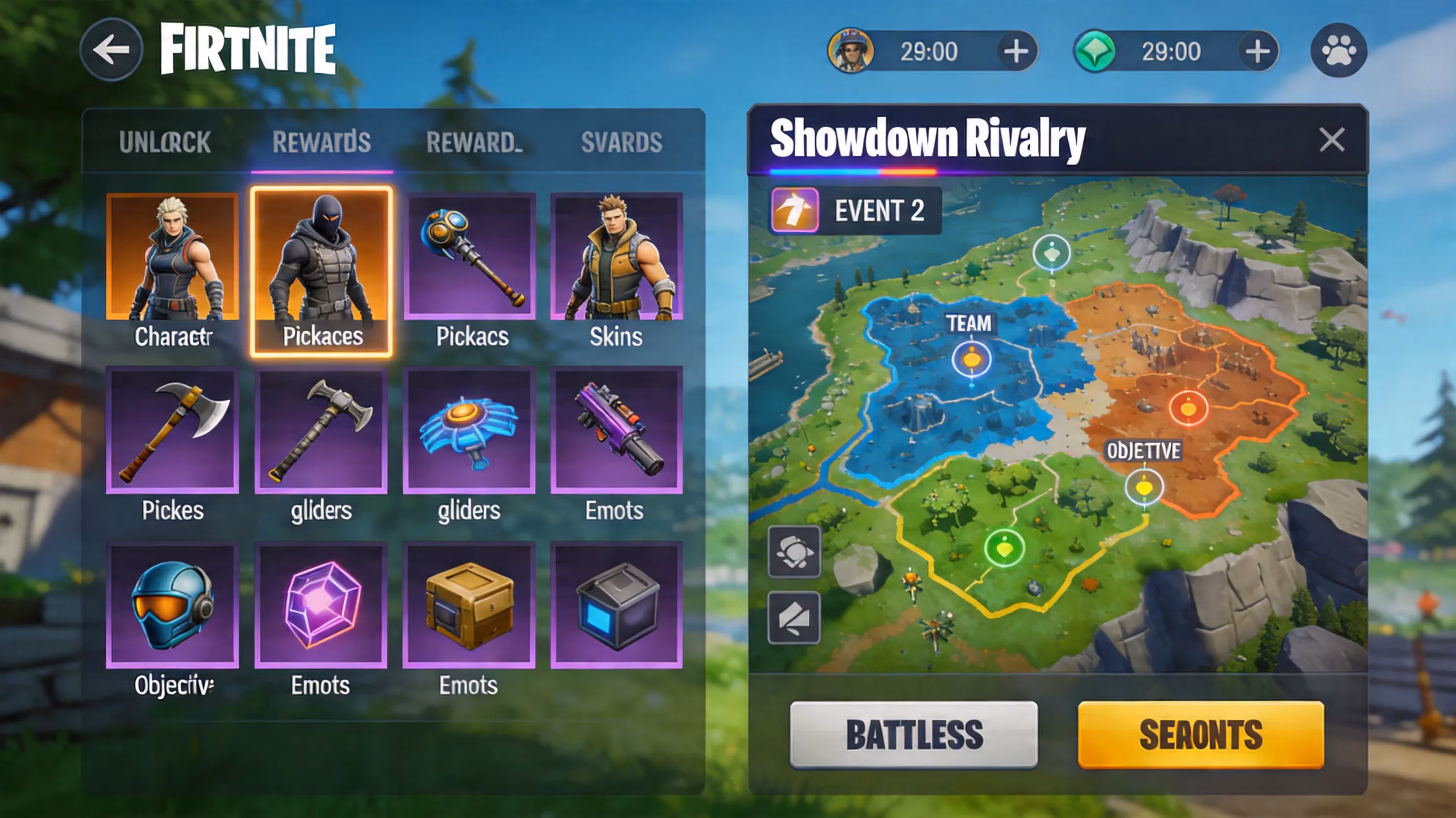Select the top map tool icon on left
Viewport: 1456px width, 818px height.
click(794, 552)
